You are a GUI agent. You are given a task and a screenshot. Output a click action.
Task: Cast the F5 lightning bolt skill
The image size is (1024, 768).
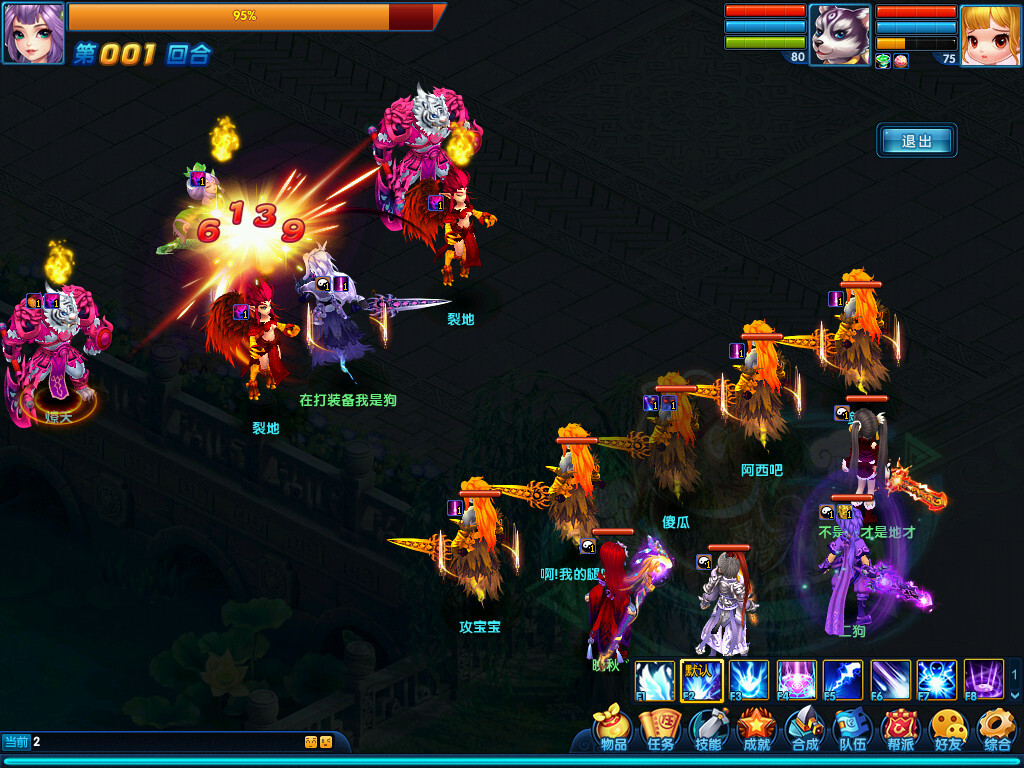(843, 680)
